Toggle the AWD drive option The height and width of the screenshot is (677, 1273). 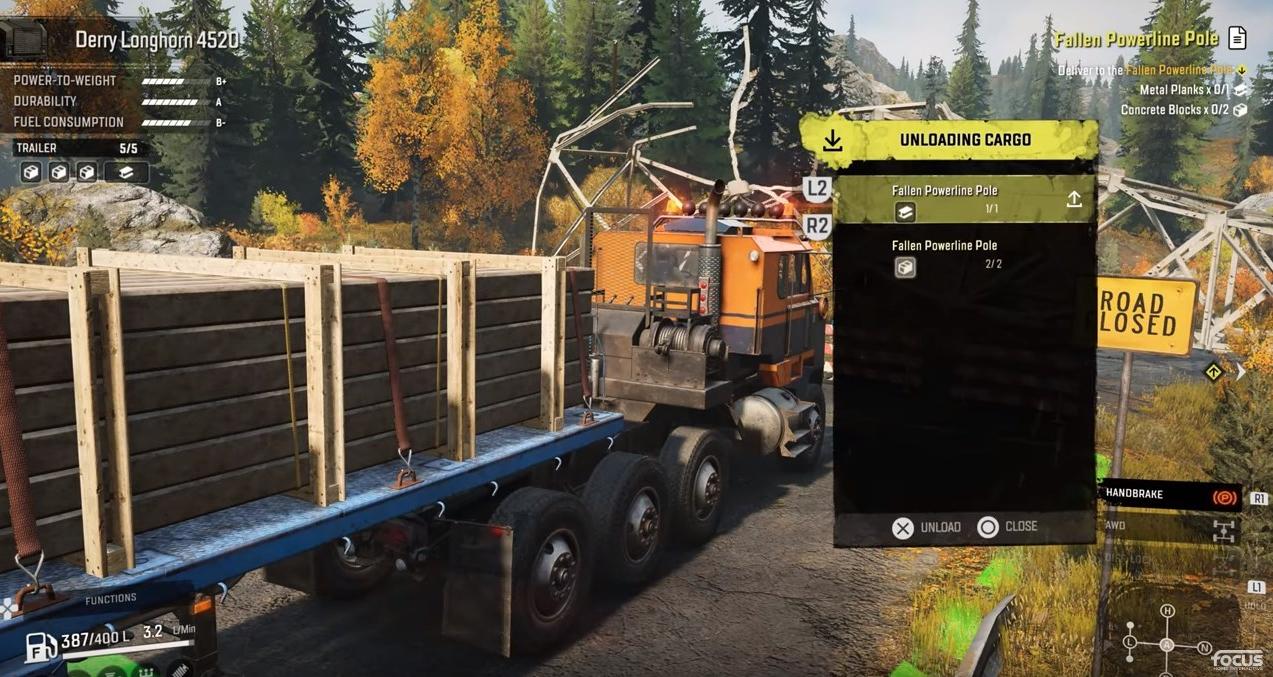[x=1168, y=526]
